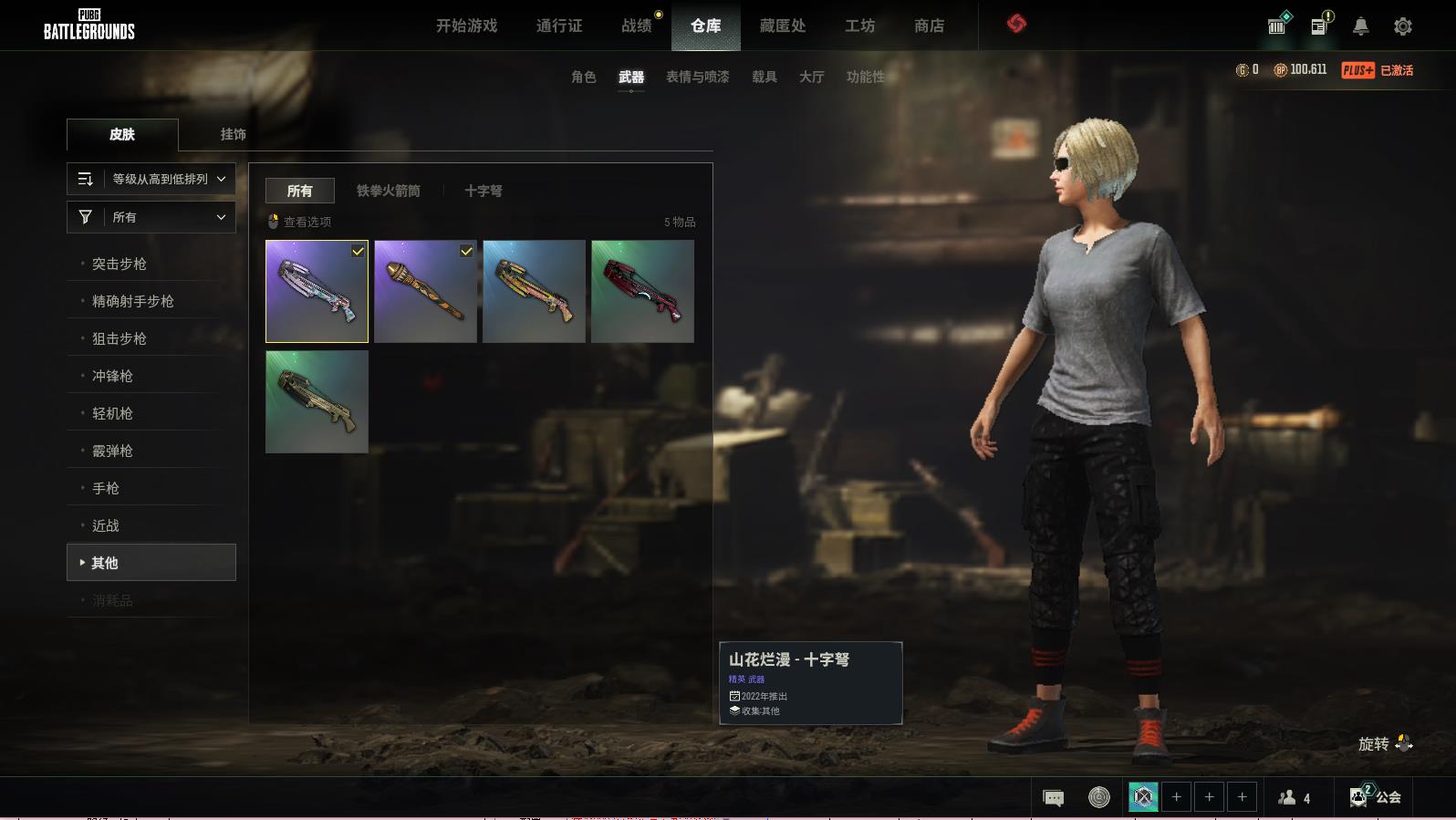The width and height of the screenshot is (1456, 820).
Task: Choose the 突击步枪 assault rifle category
Action: coord(120,264)
